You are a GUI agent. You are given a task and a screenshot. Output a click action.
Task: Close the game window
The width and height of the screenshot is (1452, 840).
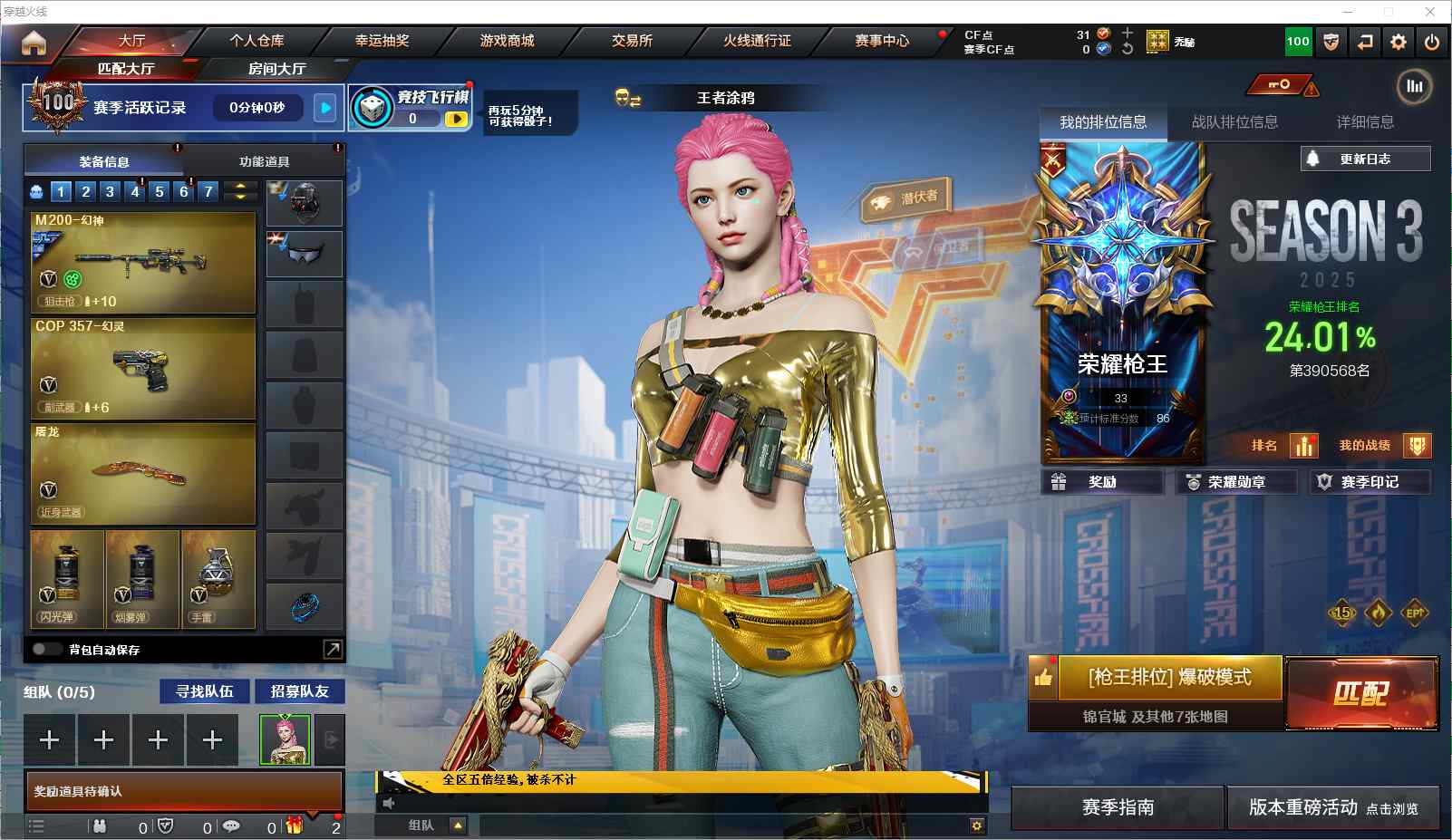click(x=1430, y=11)
